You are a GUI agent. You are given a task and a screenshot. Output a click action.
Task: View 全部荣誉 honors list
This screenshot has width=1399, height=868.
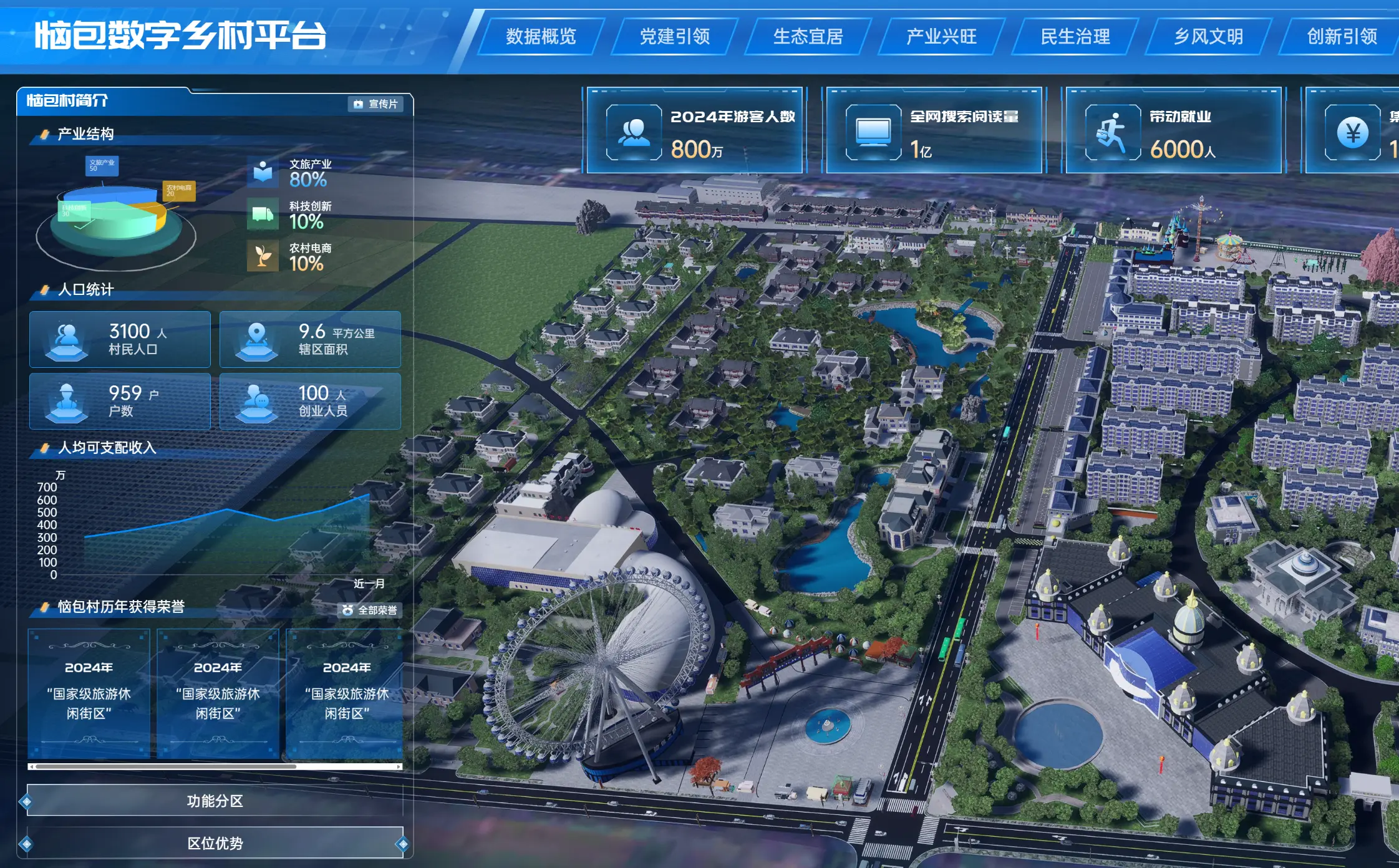370,610
